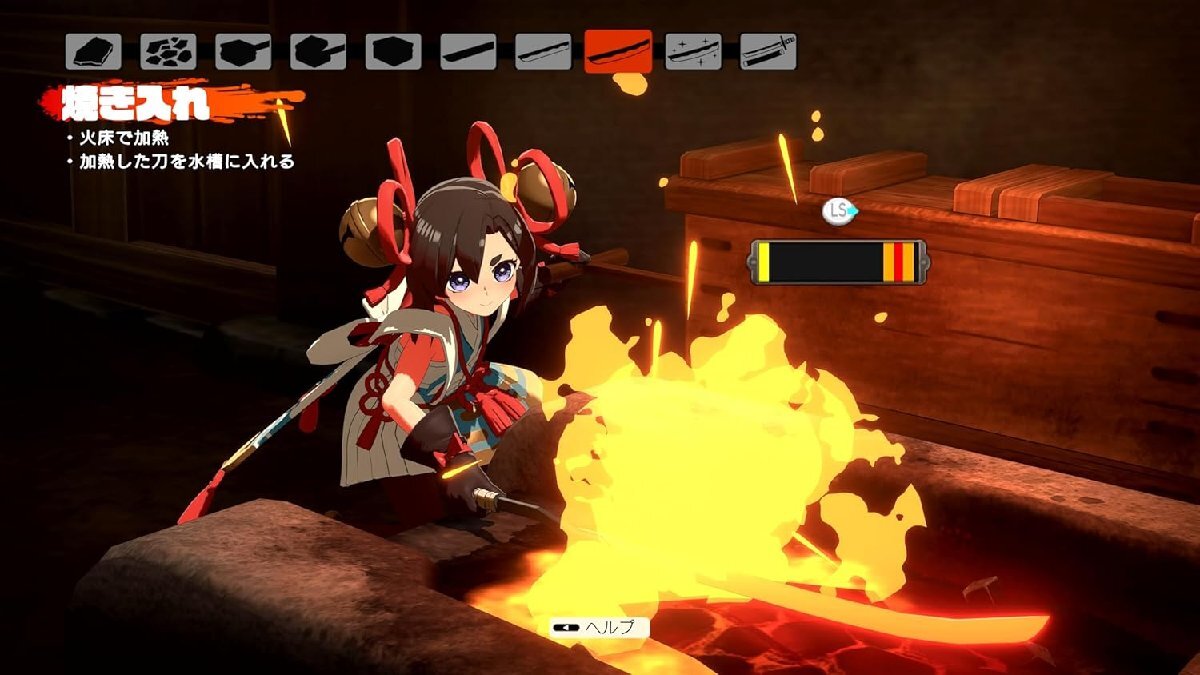This screenshot has height=675, width=1200.
Task: Choose the broken steel fragments step icon
Action: pos(168,51)
